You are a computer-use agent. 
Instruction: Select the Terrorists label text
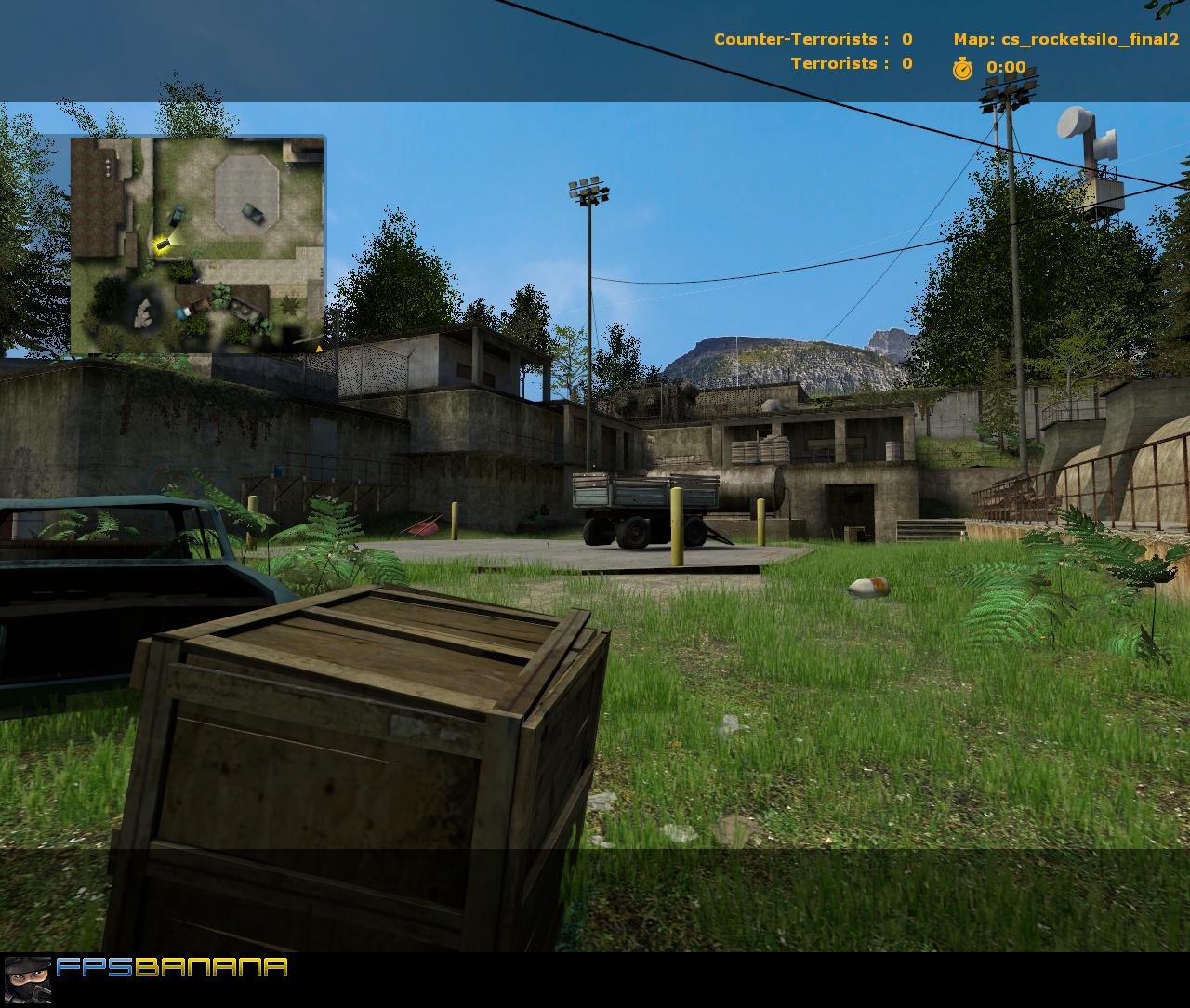click(x=834, y=63)
